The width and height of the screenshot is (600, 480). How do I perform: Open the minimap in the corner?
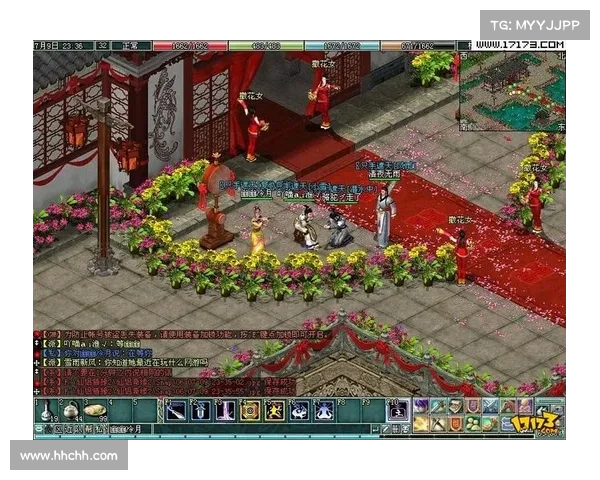tap(512, 91)
